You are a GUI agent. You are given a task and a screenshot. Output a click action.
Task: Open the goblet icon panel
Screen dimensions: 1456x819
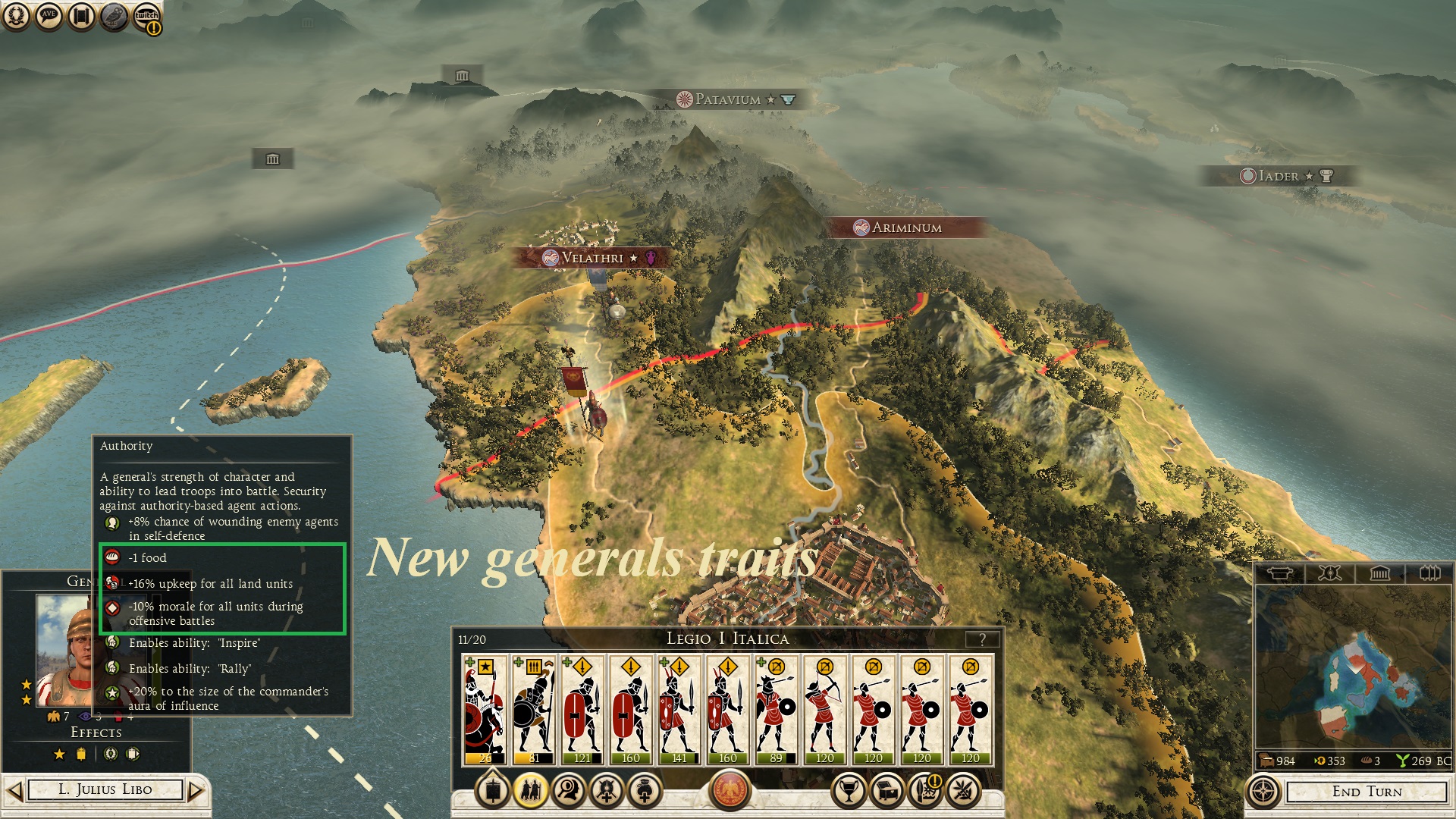[x=849, y=791]
